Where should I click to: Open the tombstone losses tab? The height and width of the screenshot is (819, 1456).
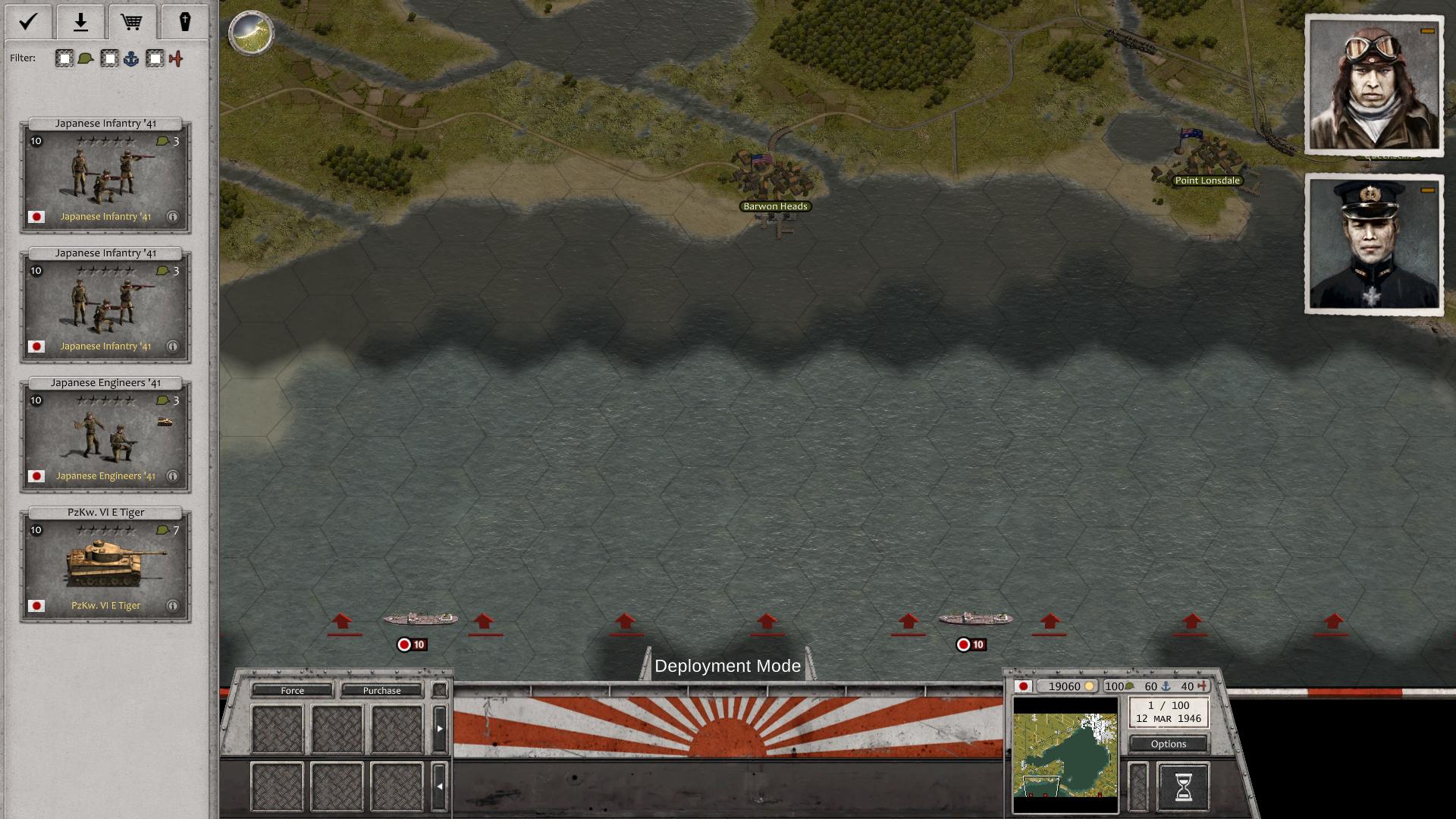click(x=184, y=21)
